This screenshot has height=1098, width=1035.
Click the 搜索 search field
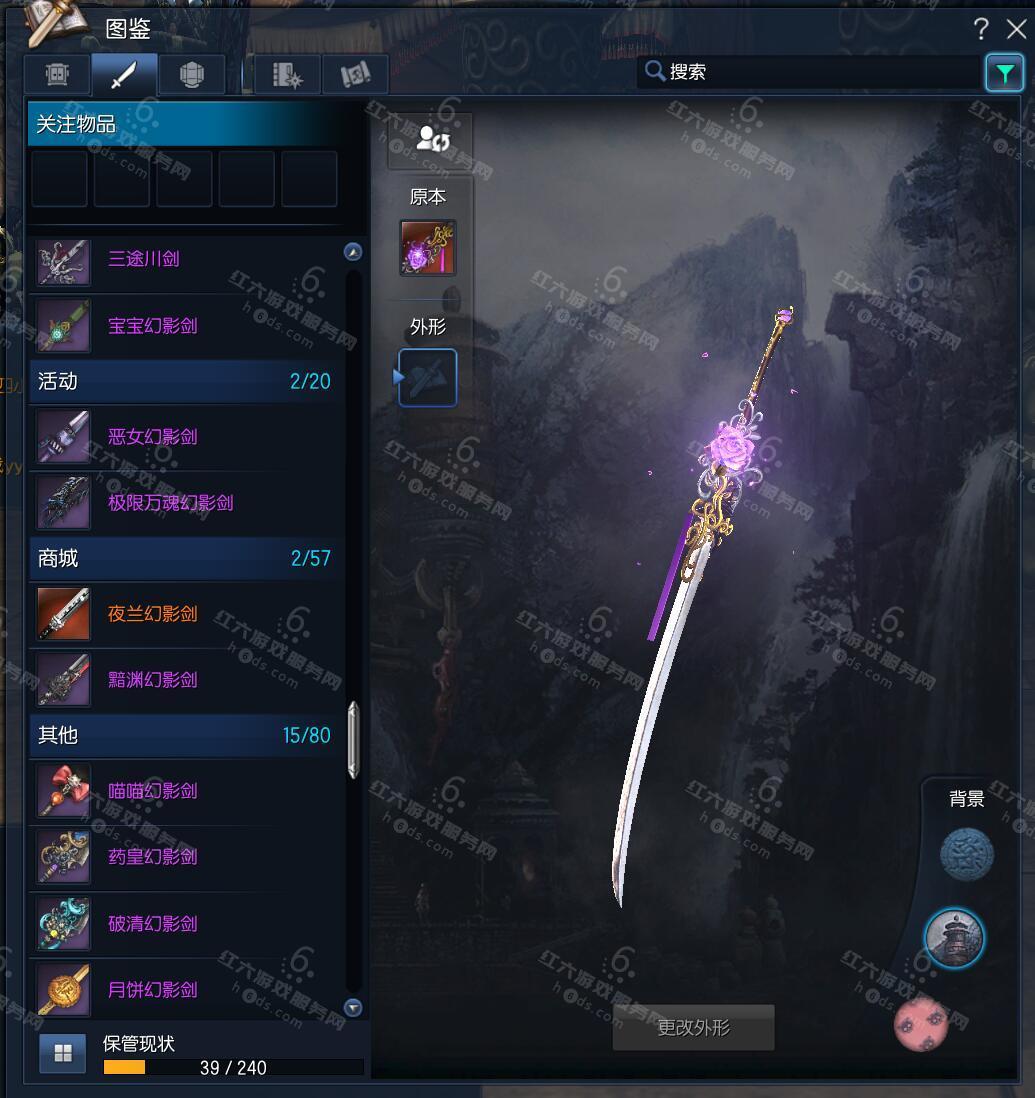810,72
